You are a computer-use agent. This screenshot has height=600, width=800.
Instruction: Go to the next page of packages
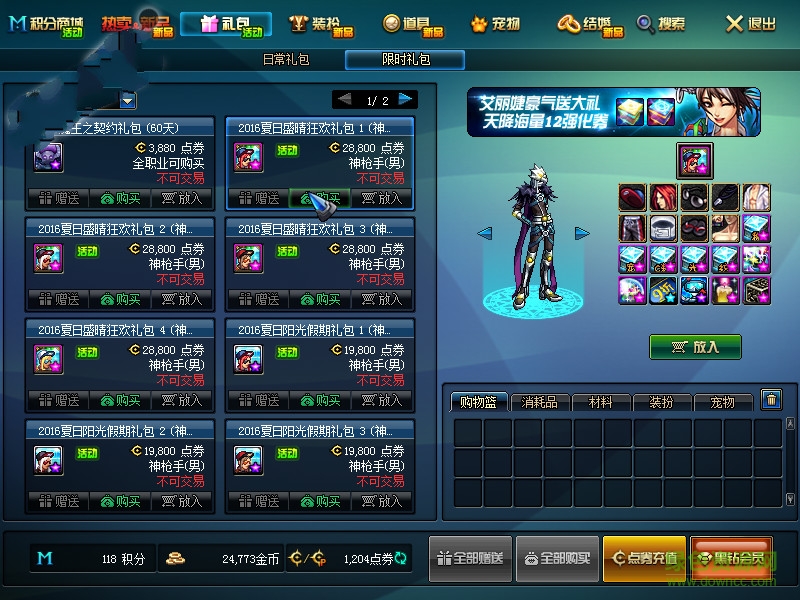[406, 99]
